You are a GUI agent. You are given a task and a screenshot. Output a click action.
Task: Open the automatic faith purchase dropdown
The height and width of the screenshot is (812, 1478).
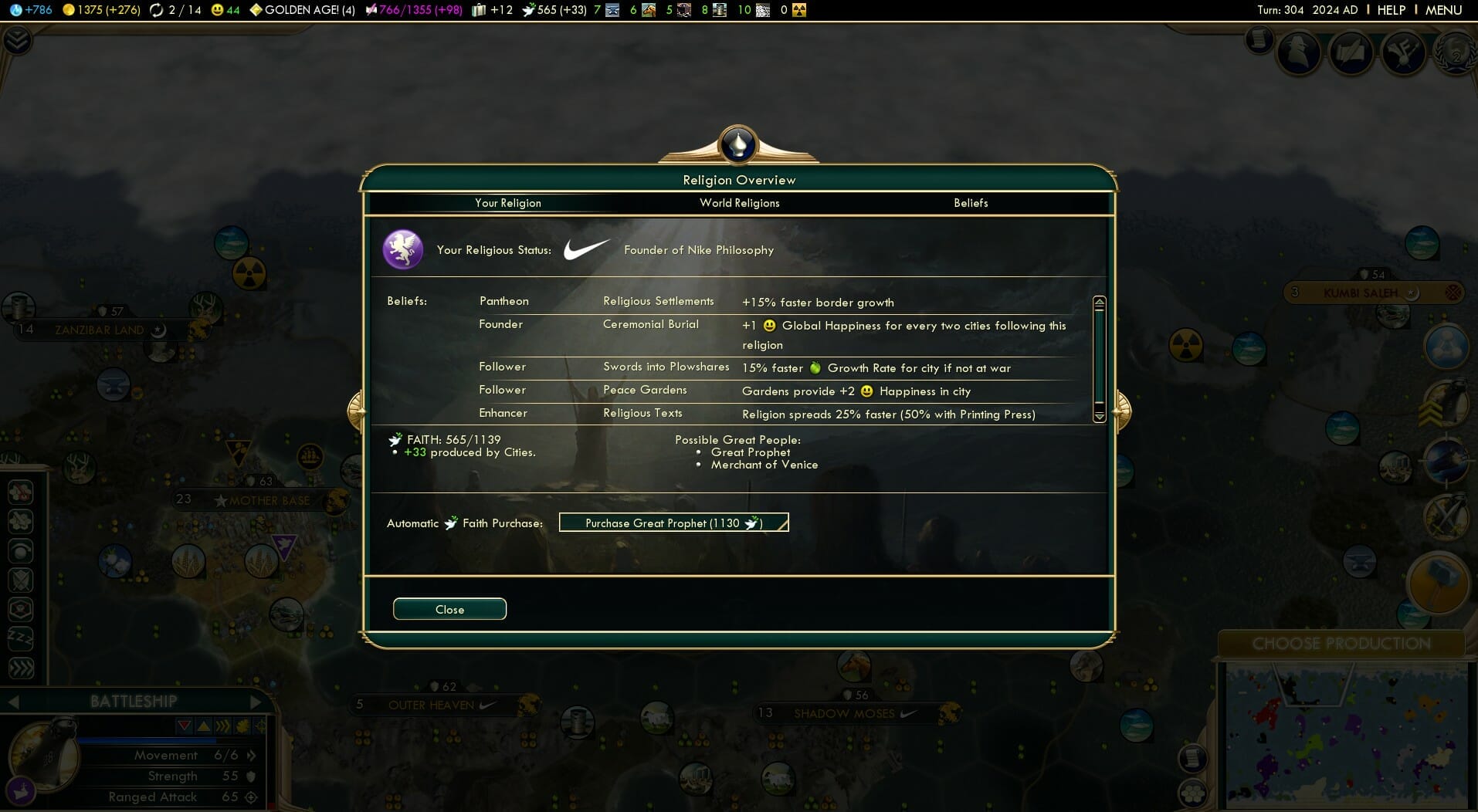point(673,523)
